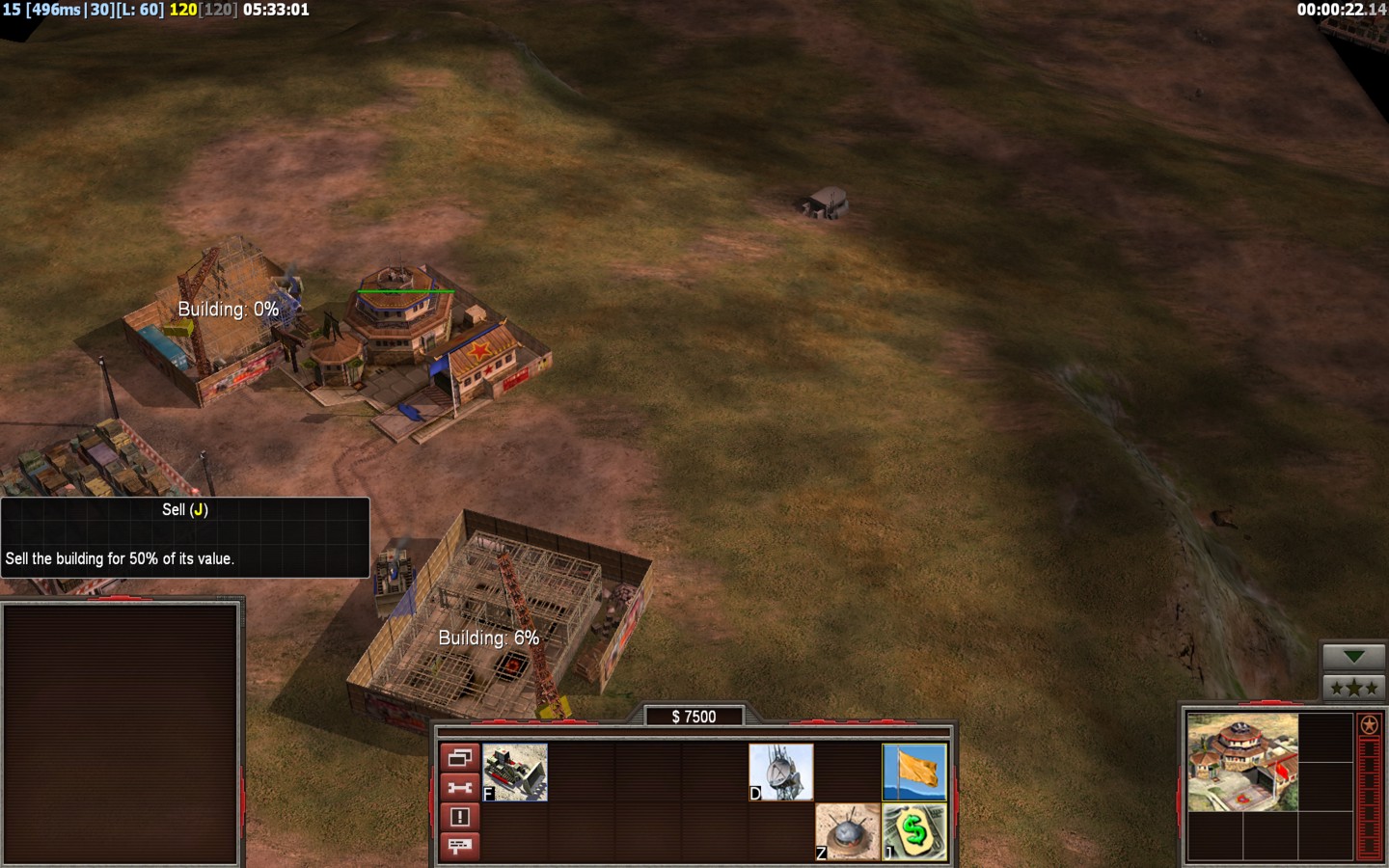The image size is (1389, 868).
Task: Open the chat message button
Action: [x=459, y=846]
